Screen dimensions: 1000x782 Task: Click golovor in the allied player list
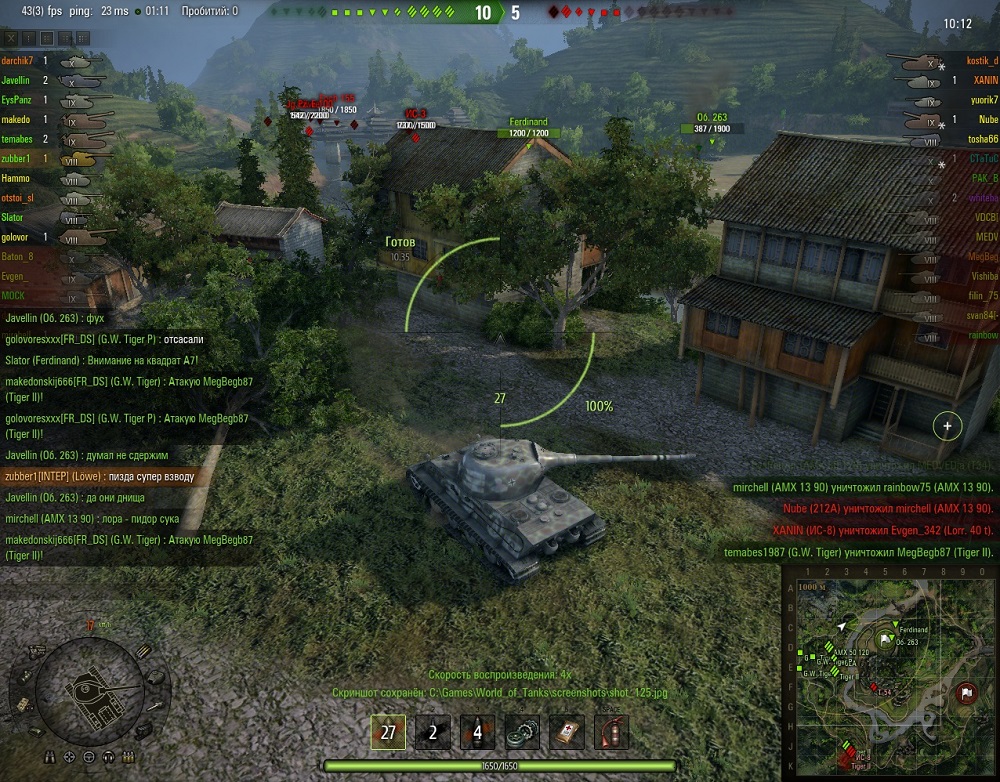pos(17,237)
